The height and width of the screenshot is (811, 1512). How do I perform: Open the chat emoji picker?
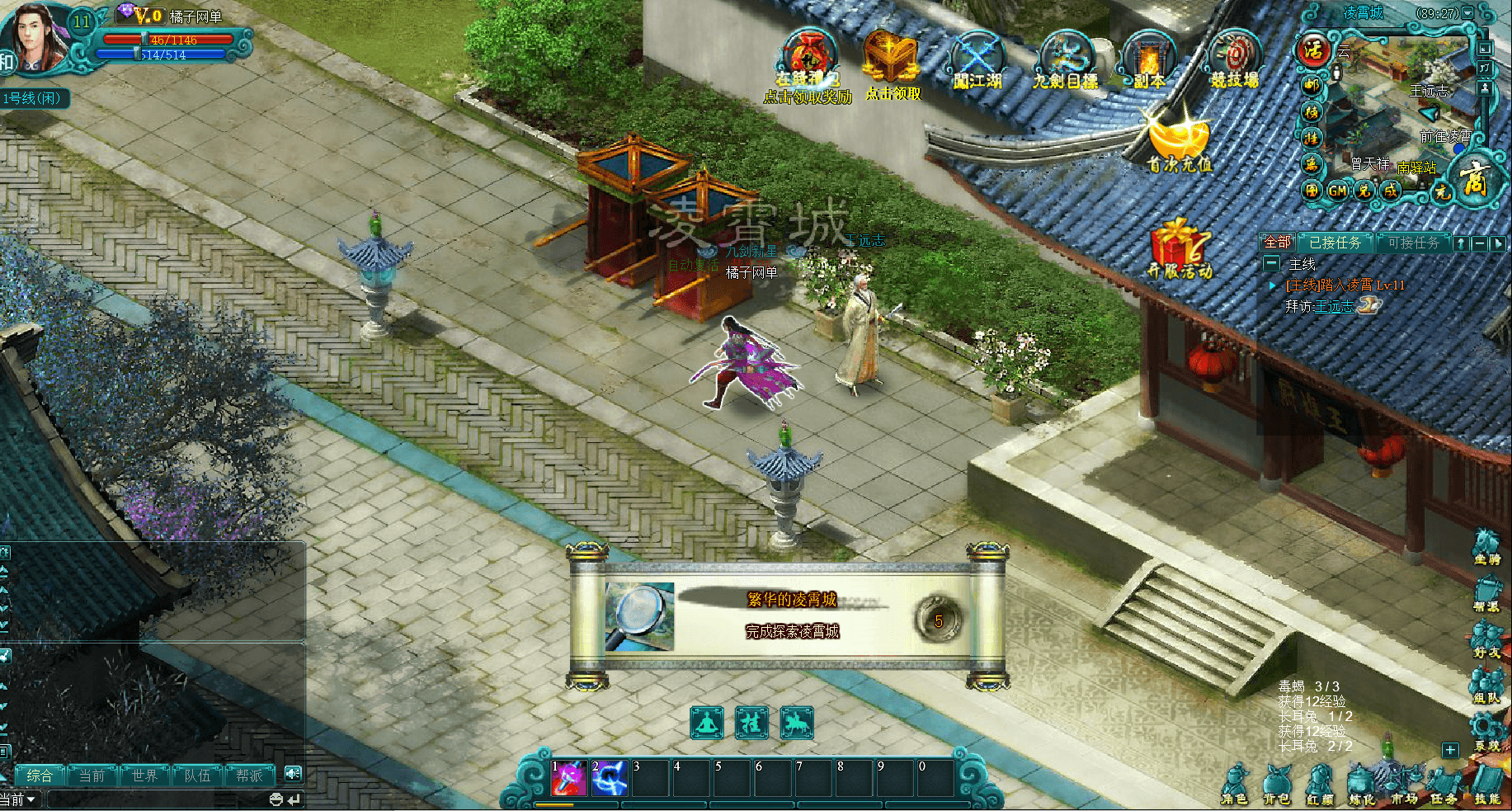coord(276,799)
